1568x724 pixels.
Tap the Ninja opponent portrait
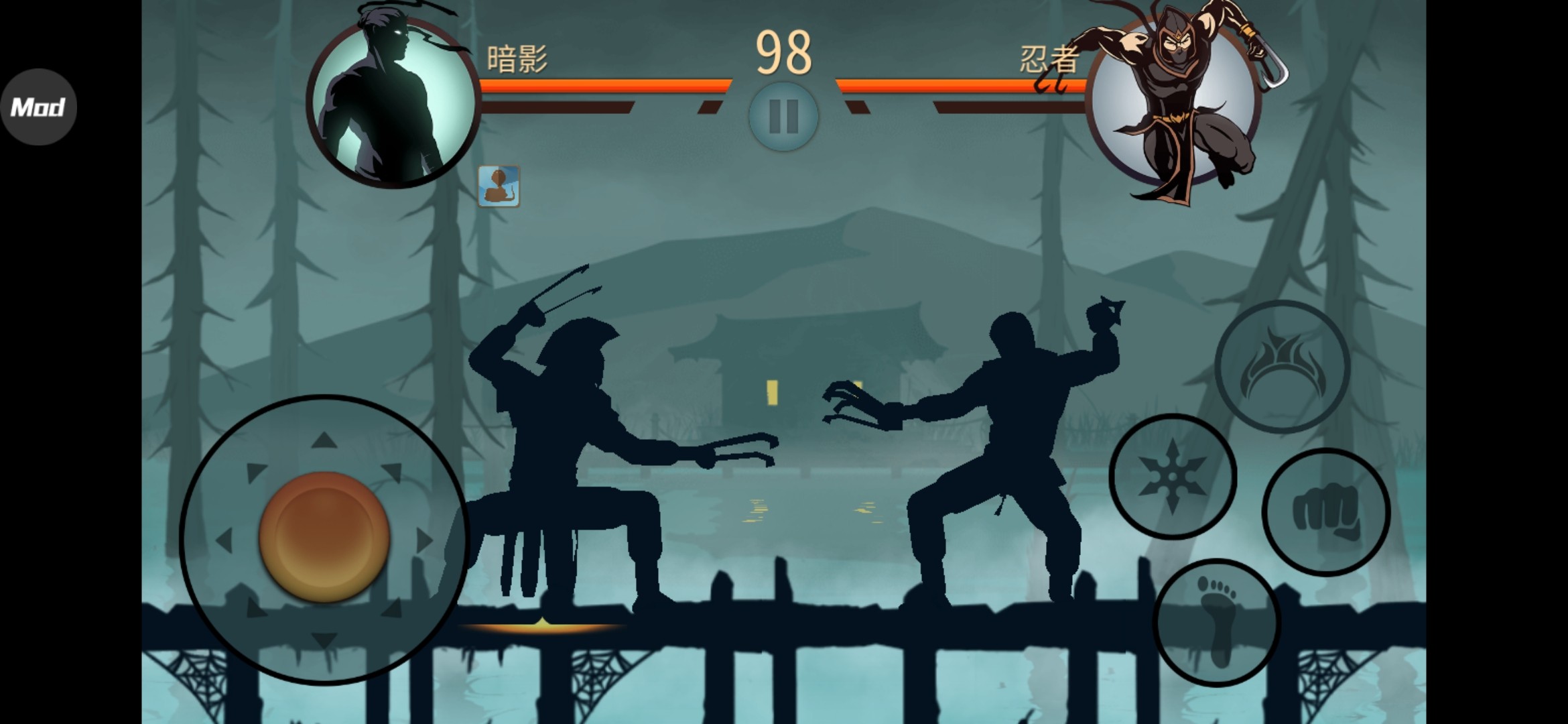pyautogui.click(x=1173, y=101)
